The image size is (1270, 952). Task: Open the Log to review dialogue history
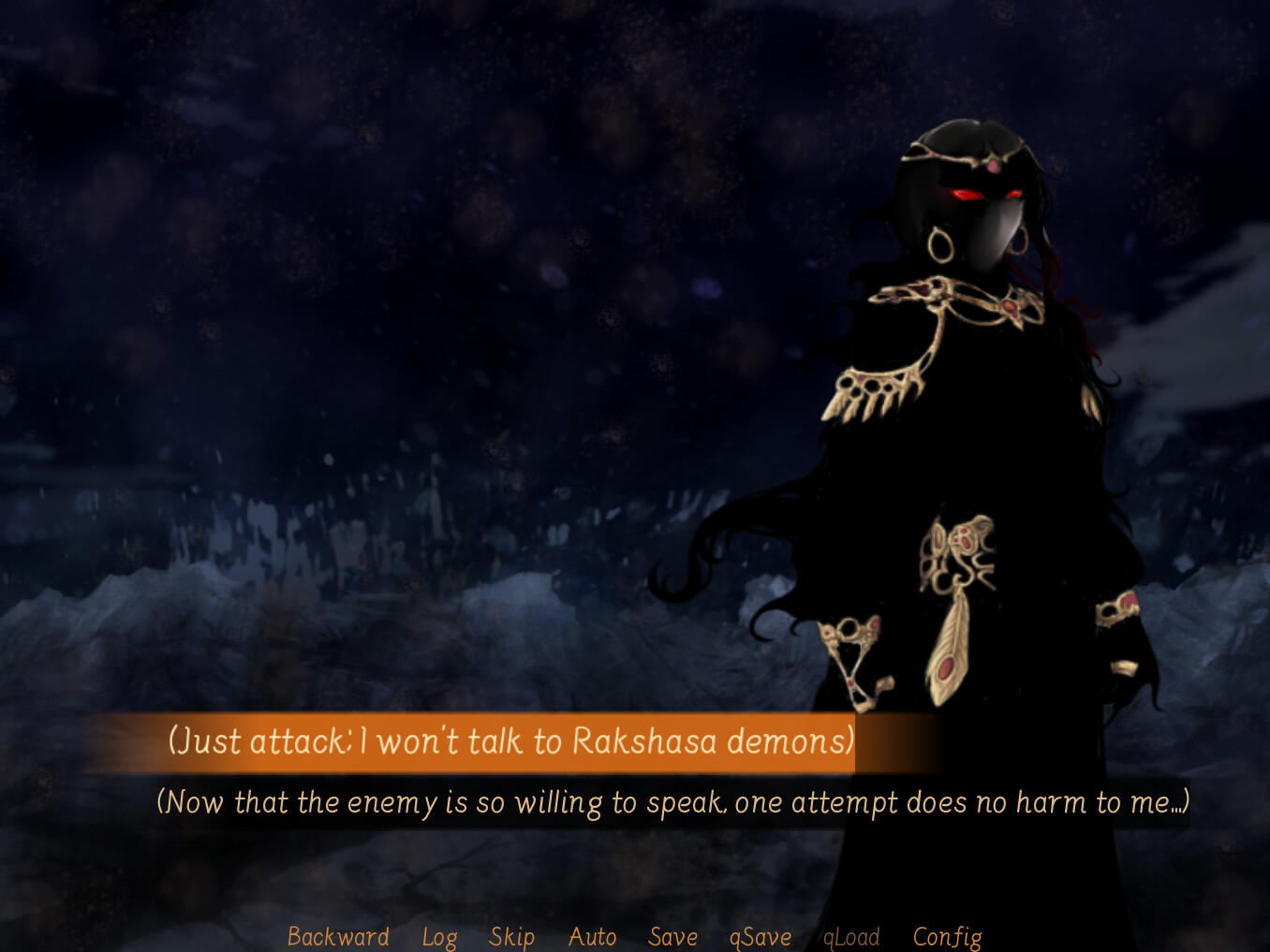439,935
